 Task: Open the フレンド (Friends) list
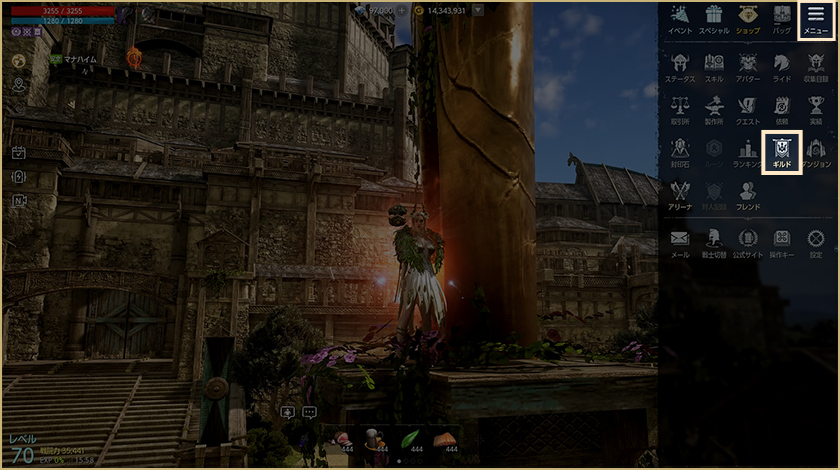point(748,193)
